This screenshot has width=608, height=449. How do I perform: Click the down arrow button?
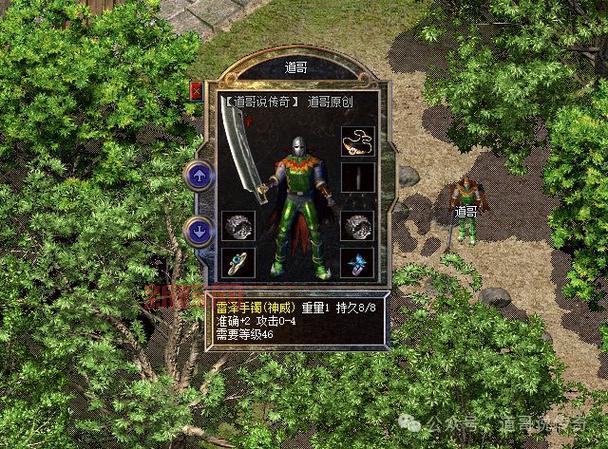199,229
